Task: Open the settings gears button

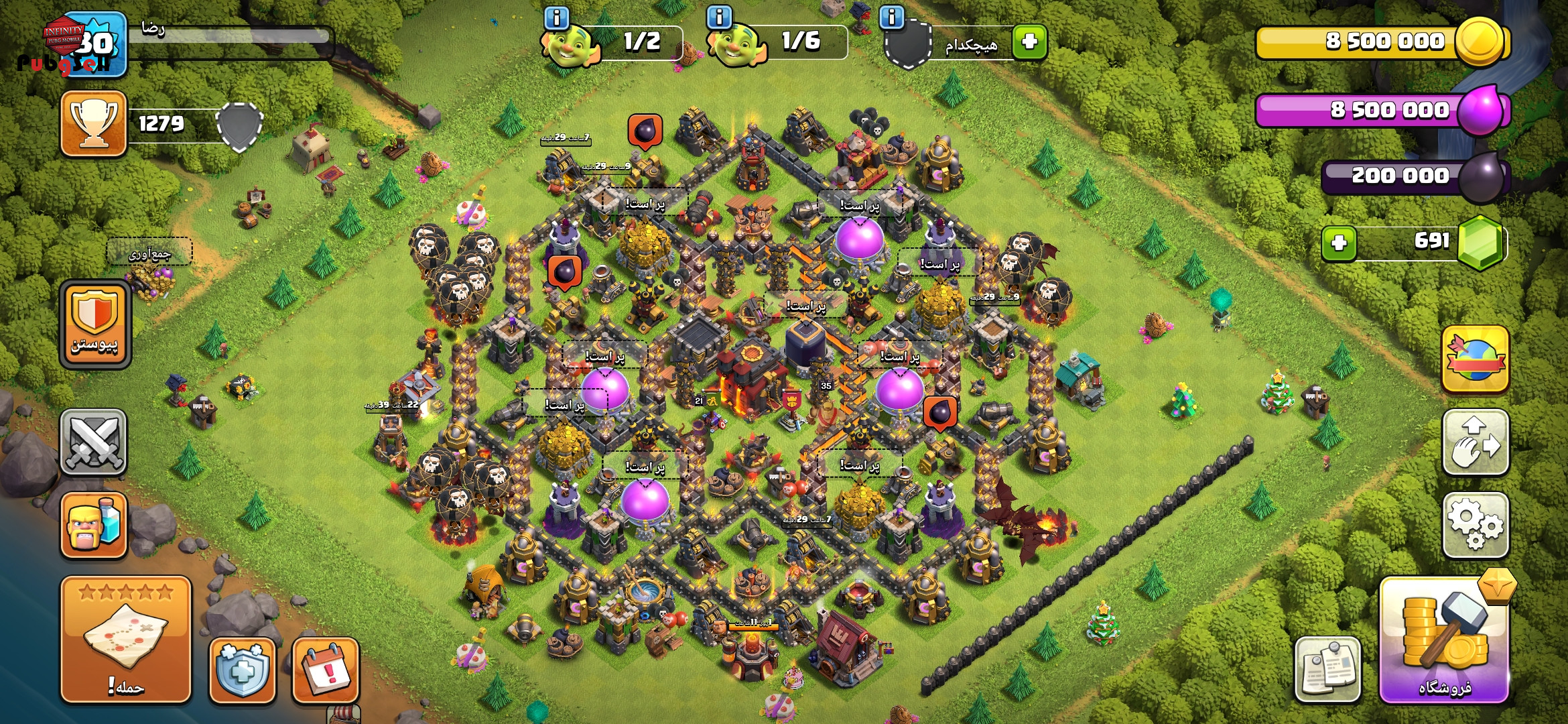Action: coord(1475,525)
